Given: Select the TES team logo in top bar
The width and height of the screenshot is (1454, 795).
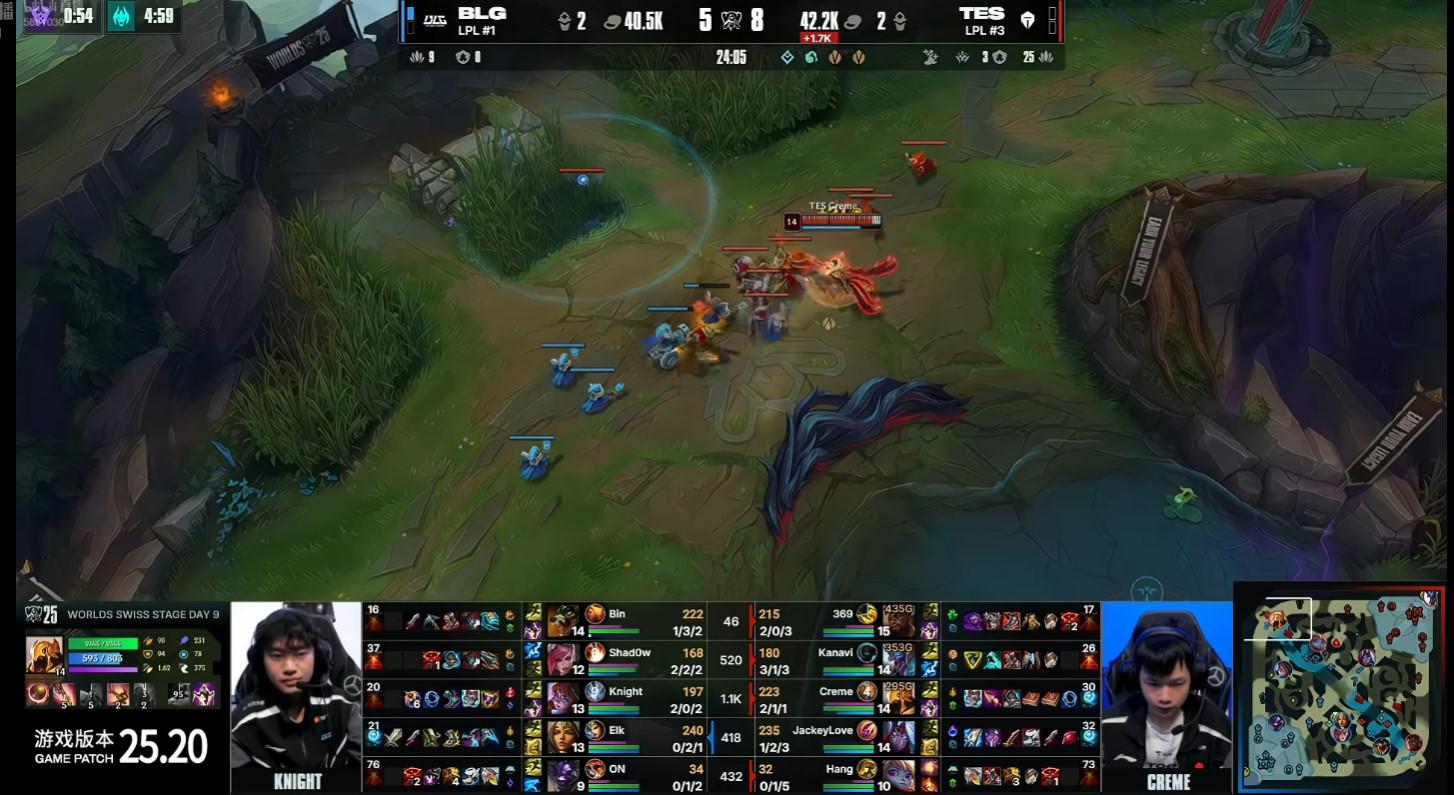Looking at the screenshot, I should tap(1027, 20).
